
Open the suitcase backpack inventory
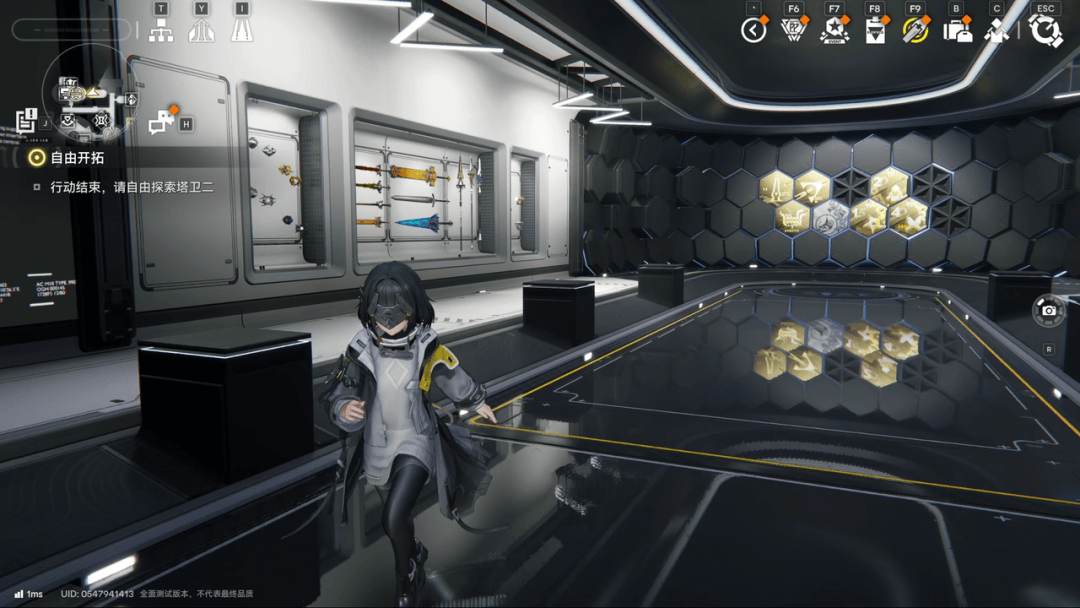(957, 31)
